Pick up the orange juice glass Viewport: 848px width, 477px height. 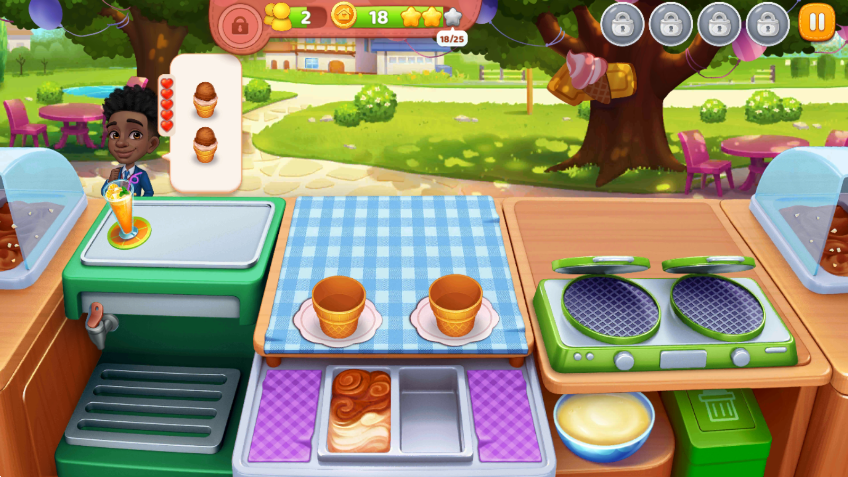pyautogui.click(x=125, y=213)
